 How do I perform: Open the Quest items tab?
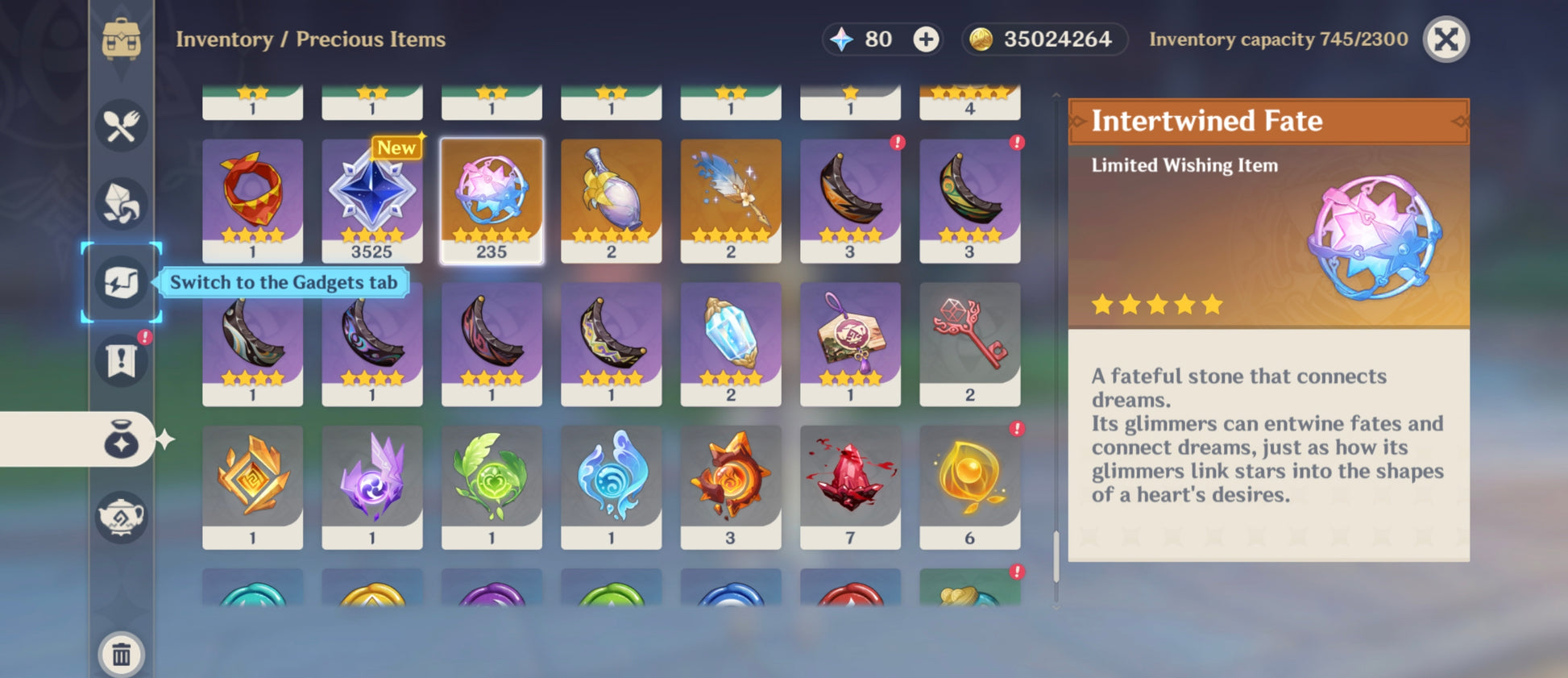[x=121, y=360]
